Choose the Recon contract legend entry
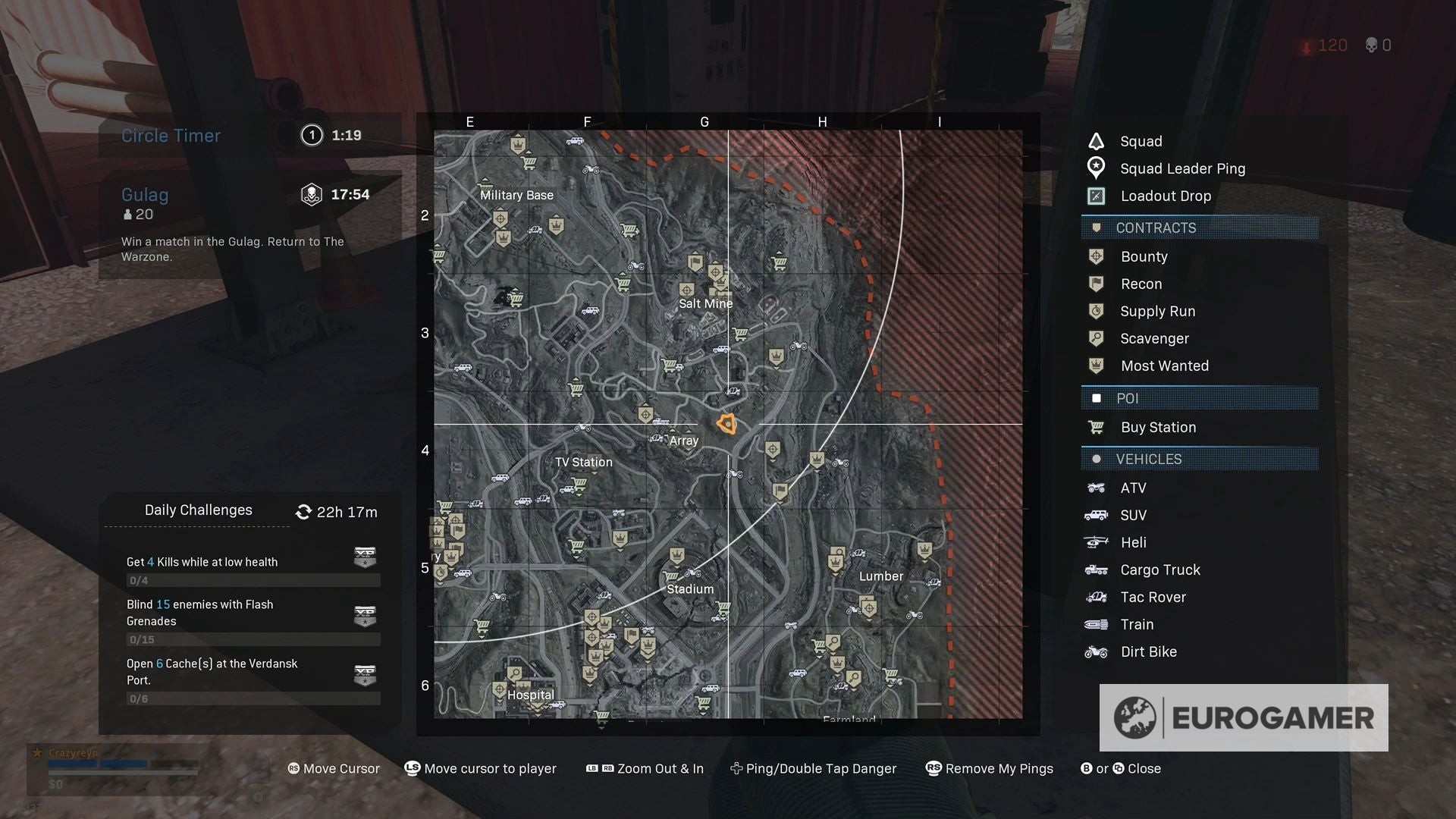This screenshot has height=819, width=1456. click(1141, 284)
